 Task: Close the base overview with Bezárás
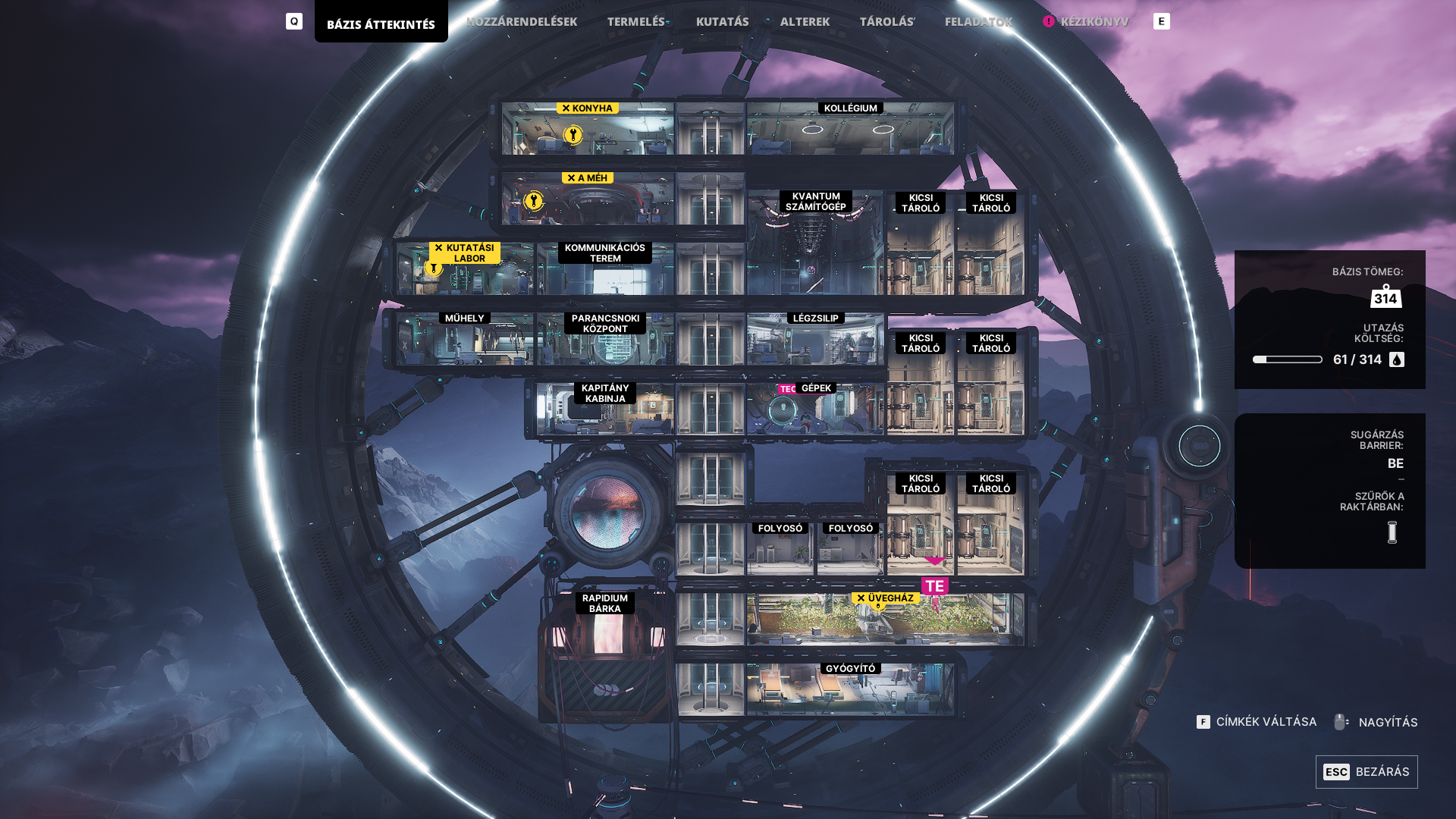pyautogui.click(x=1367, y=772)
